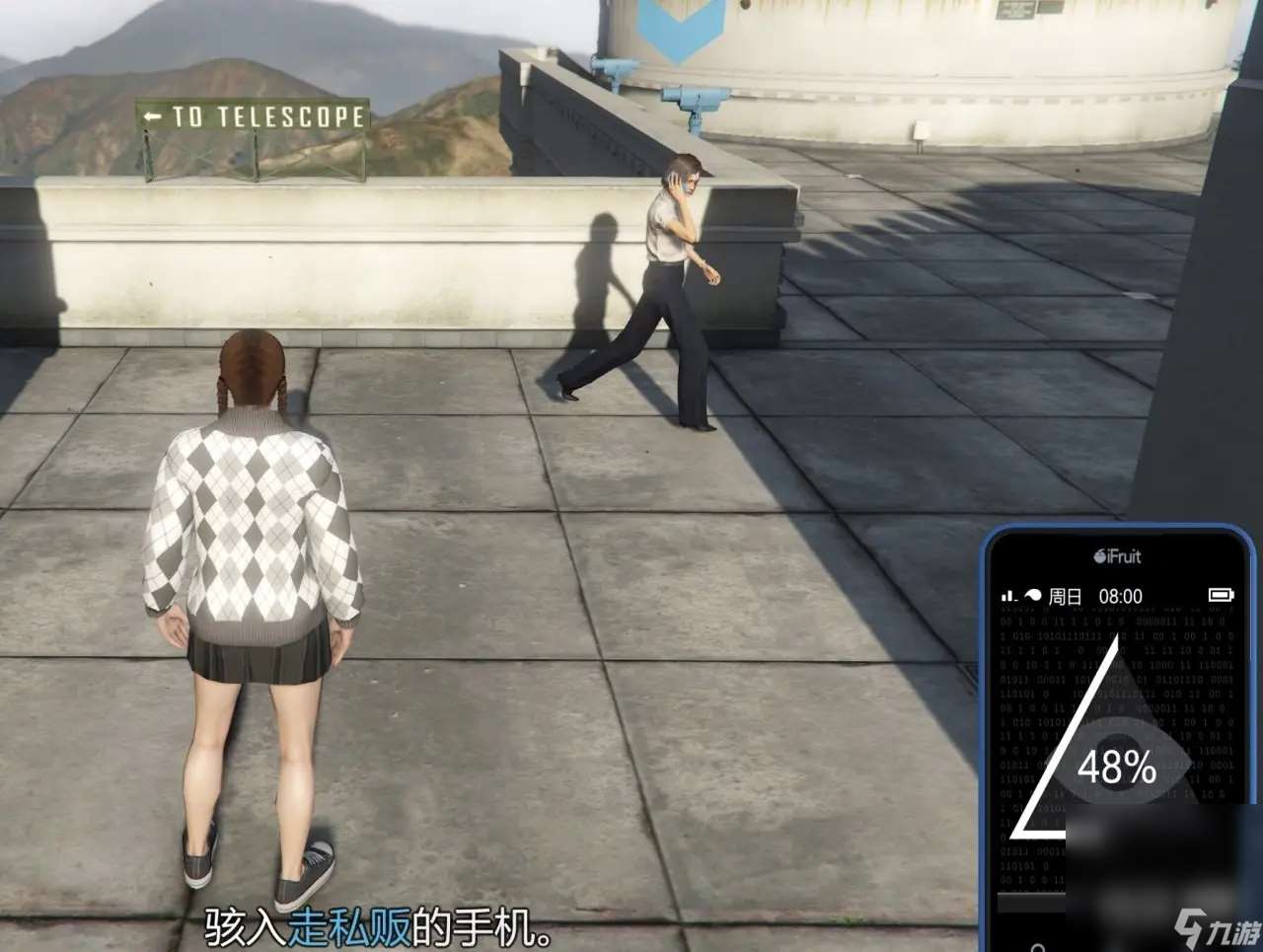Click the iFruit logo on the phone

1117,557
